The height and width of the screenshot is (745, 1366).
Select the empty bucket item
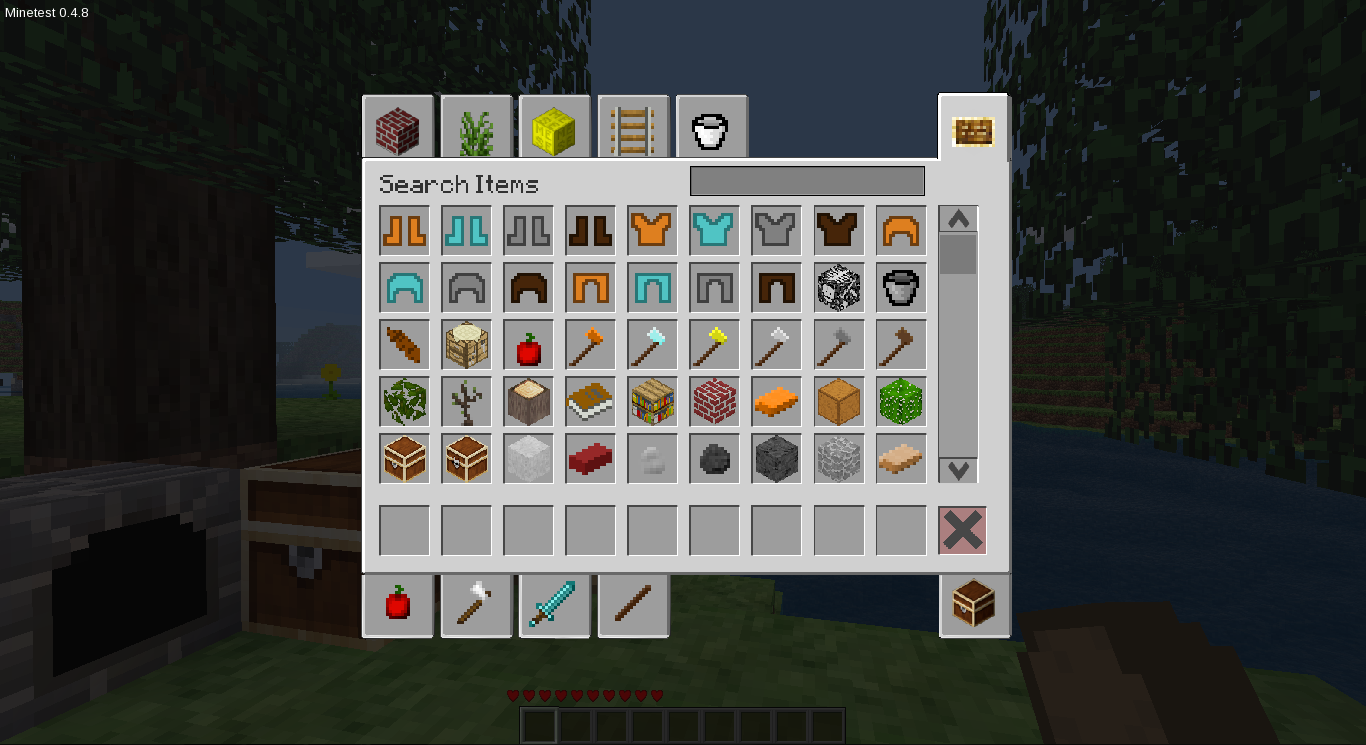(900, 287)
